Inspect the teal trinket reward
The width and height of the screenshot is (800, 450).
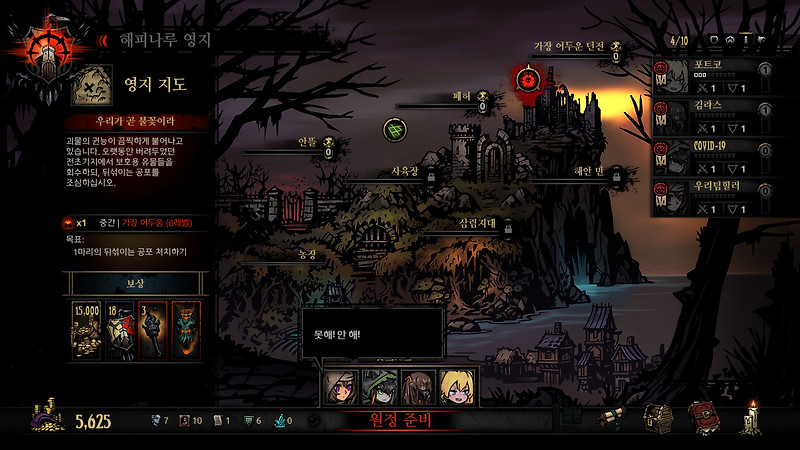[184, 328]
